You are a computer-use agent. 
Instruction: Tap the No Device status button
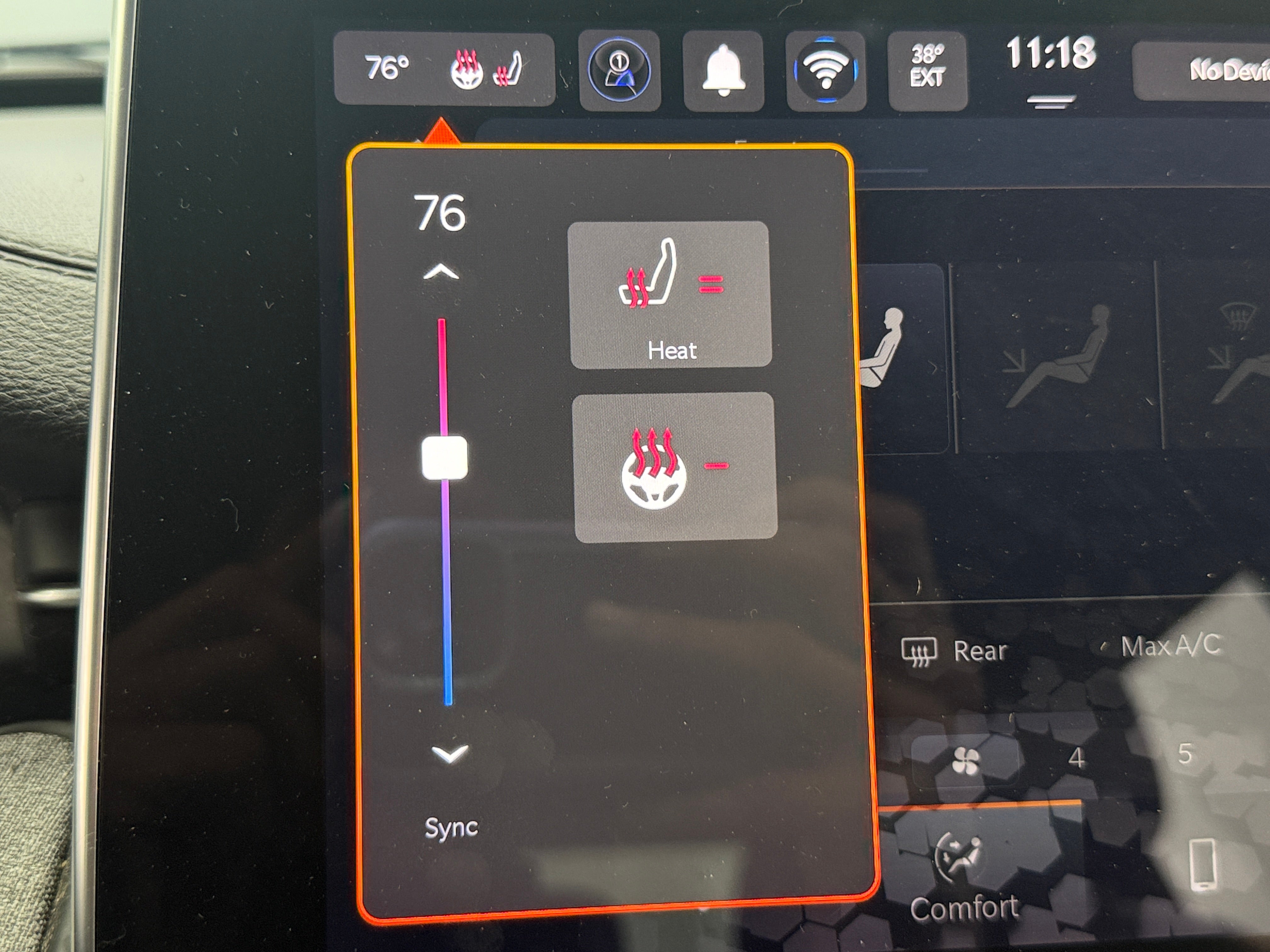click(x=1211, y=71)
